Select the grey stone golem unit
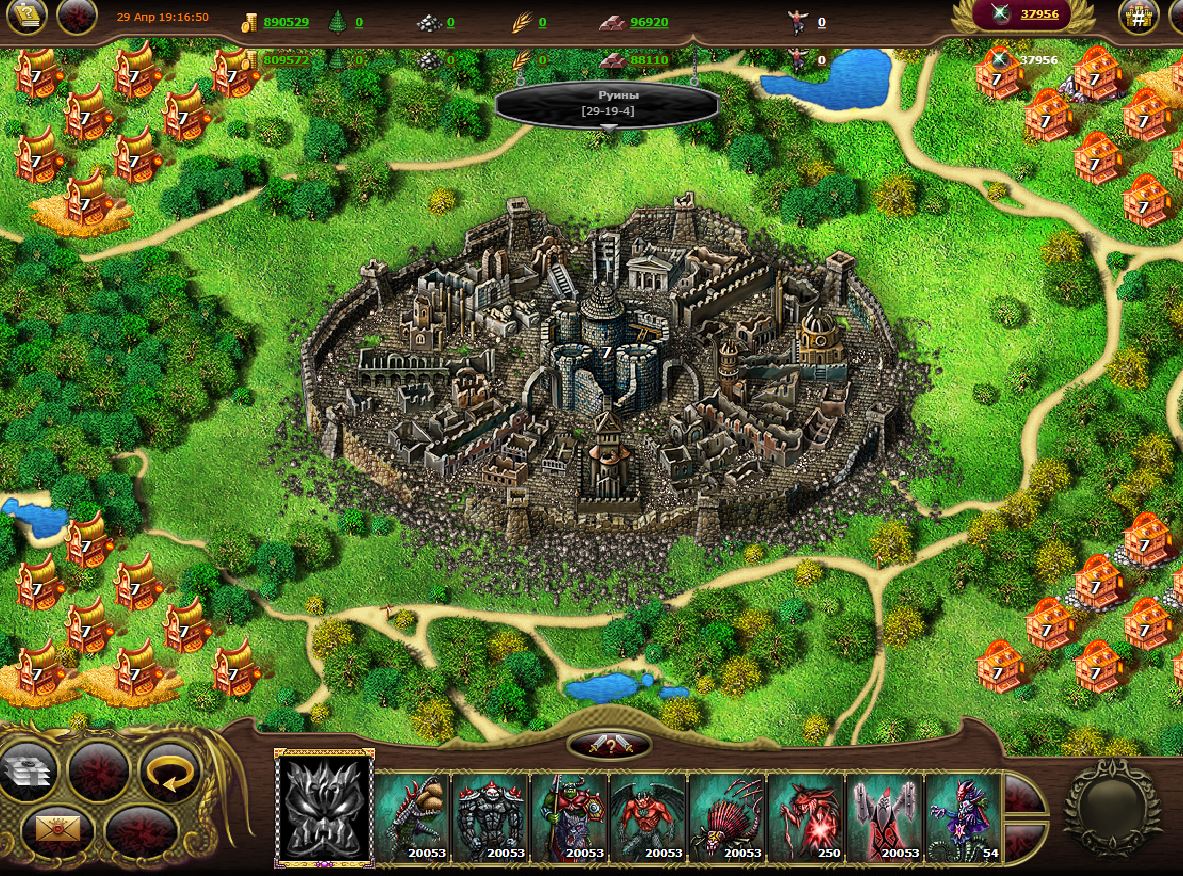This screenshot has height=876, width=1183. 491,817
